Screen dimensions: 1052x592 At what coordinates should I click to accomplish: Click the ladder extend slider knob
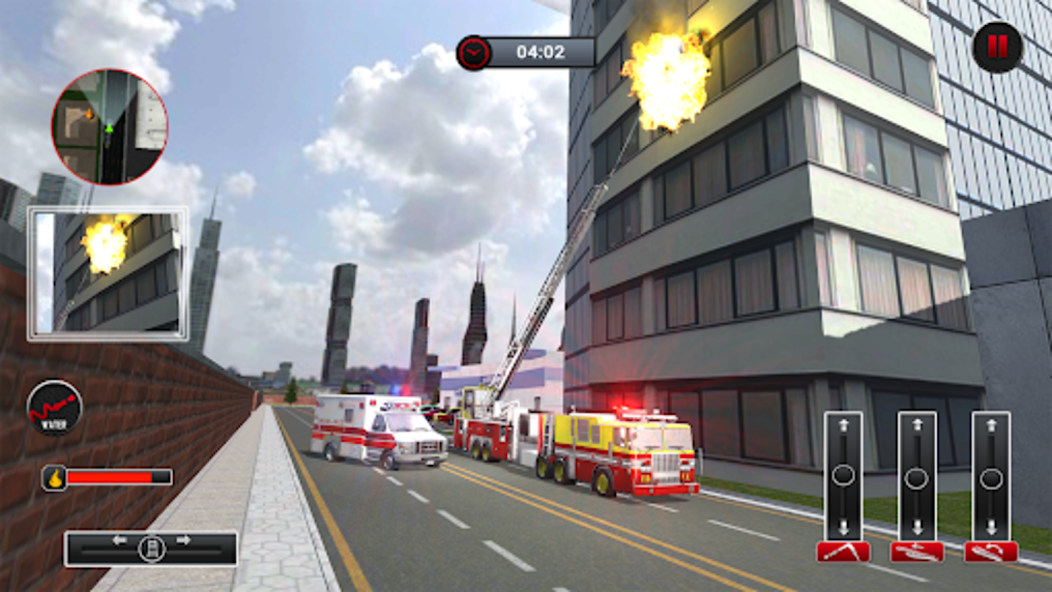[917, 478]
